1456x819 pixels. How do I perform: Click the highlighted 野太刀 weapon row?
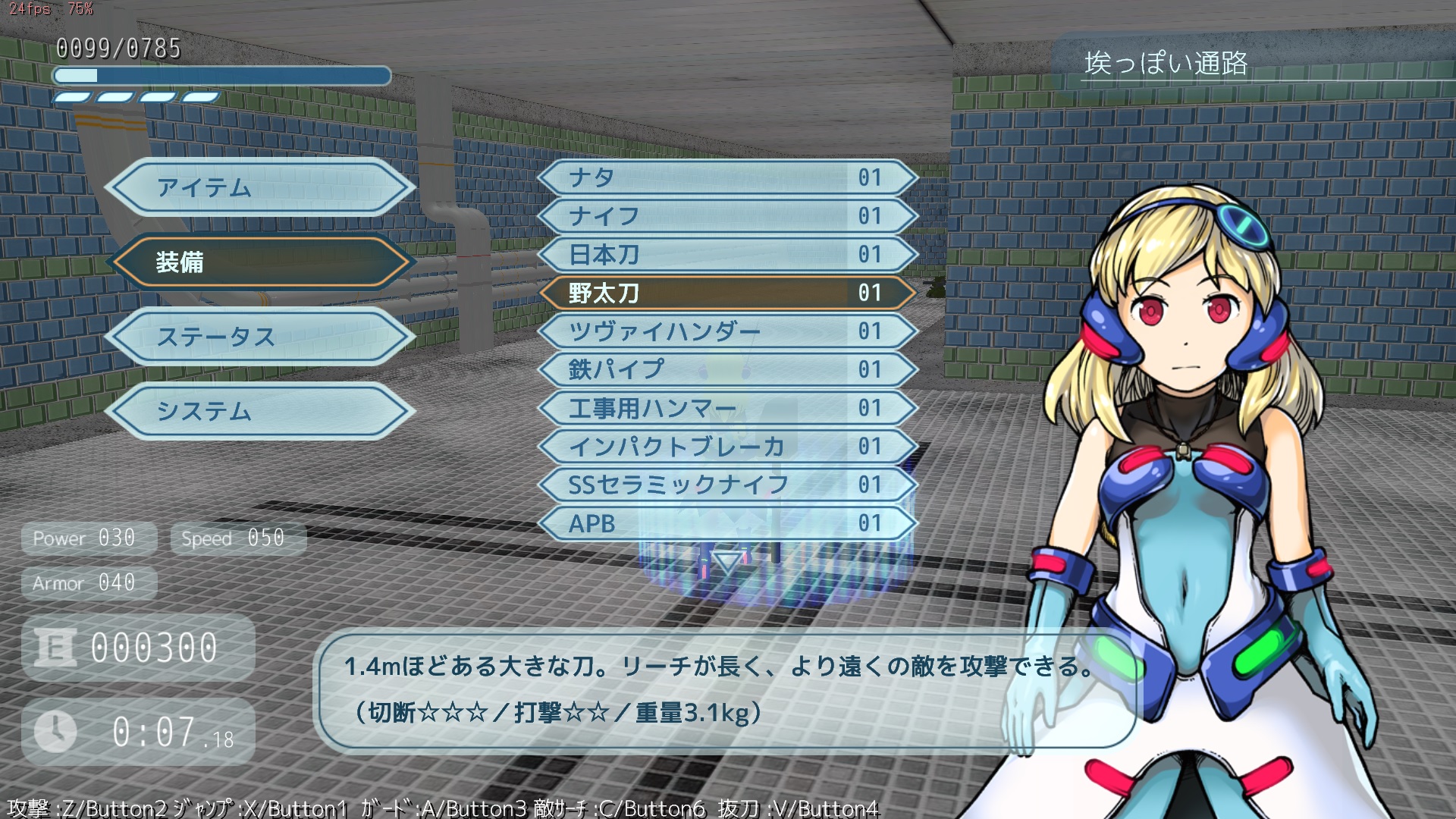coord(726,293)
